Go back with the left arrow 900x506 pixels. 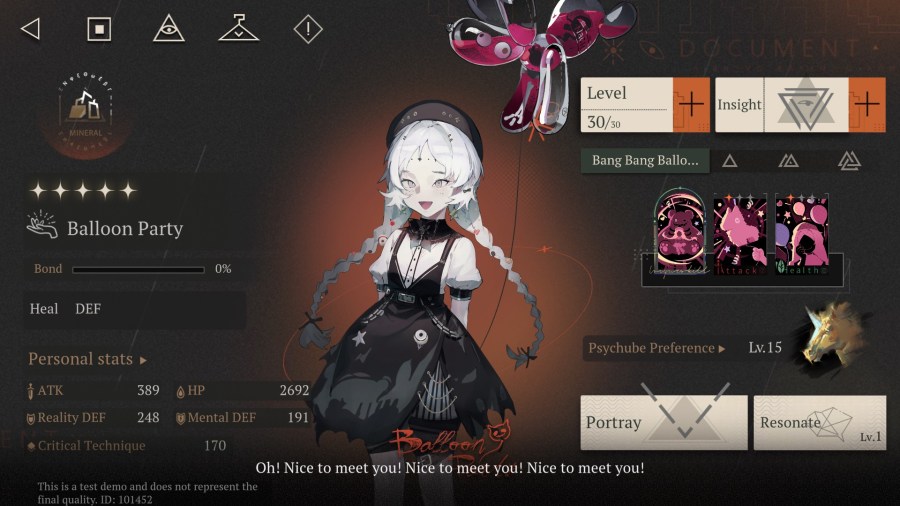pos(30,29)
